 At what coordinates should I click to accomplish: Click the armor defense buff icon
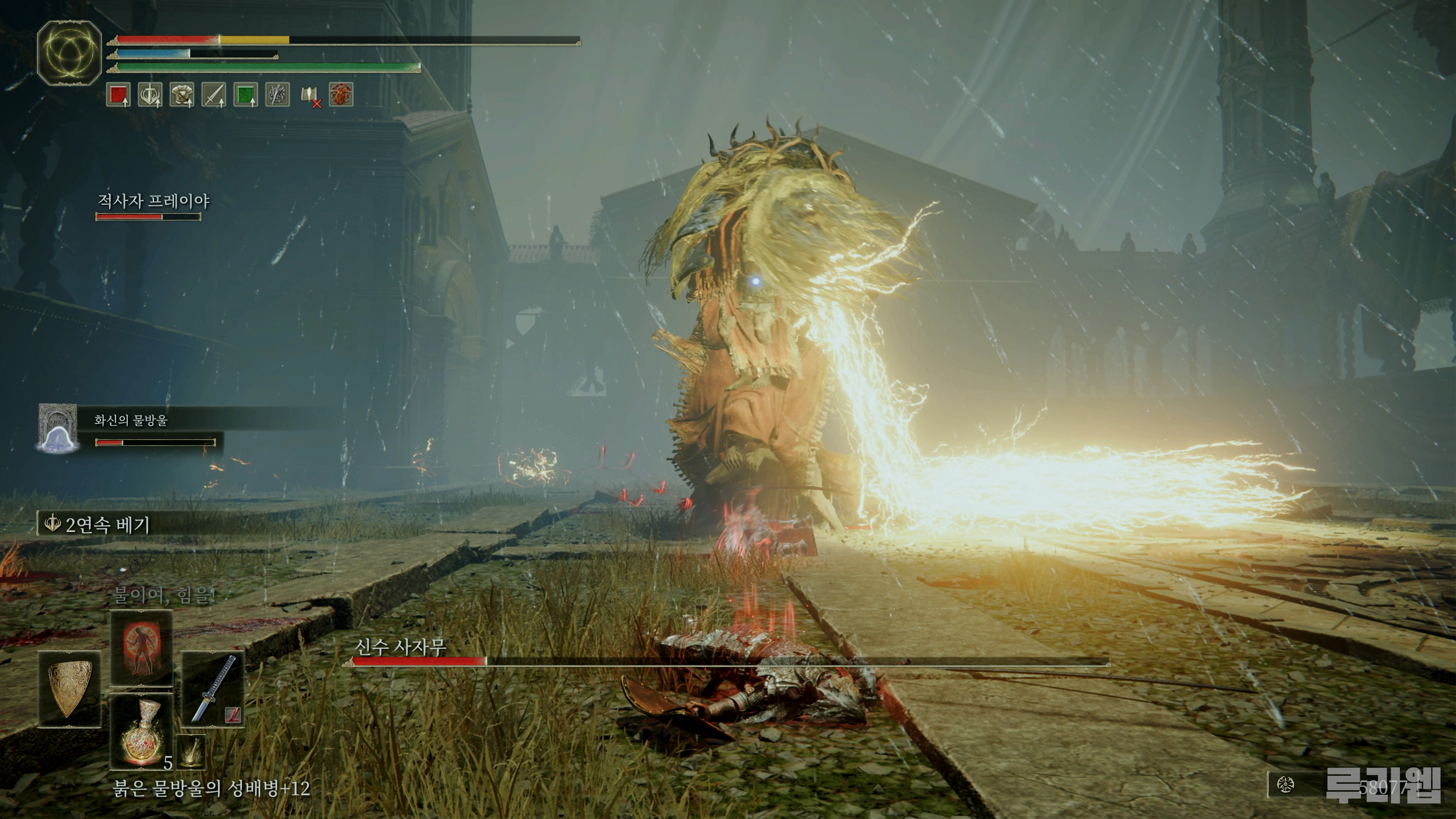click(x=182, y=94)
